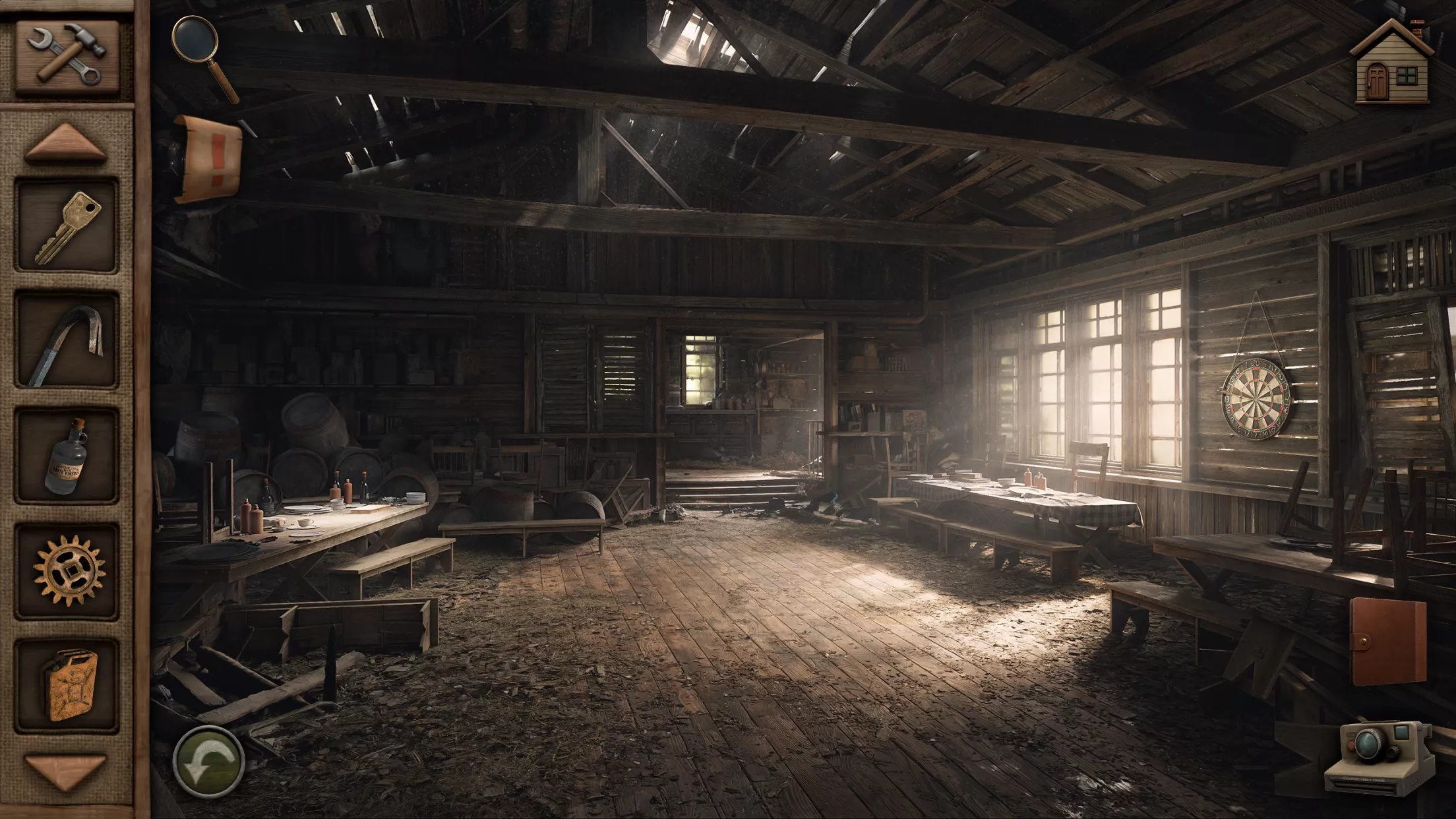The image size is (1456, 819).
Task: Click the inventory down arrow
Action: click(x=66, y=770)
